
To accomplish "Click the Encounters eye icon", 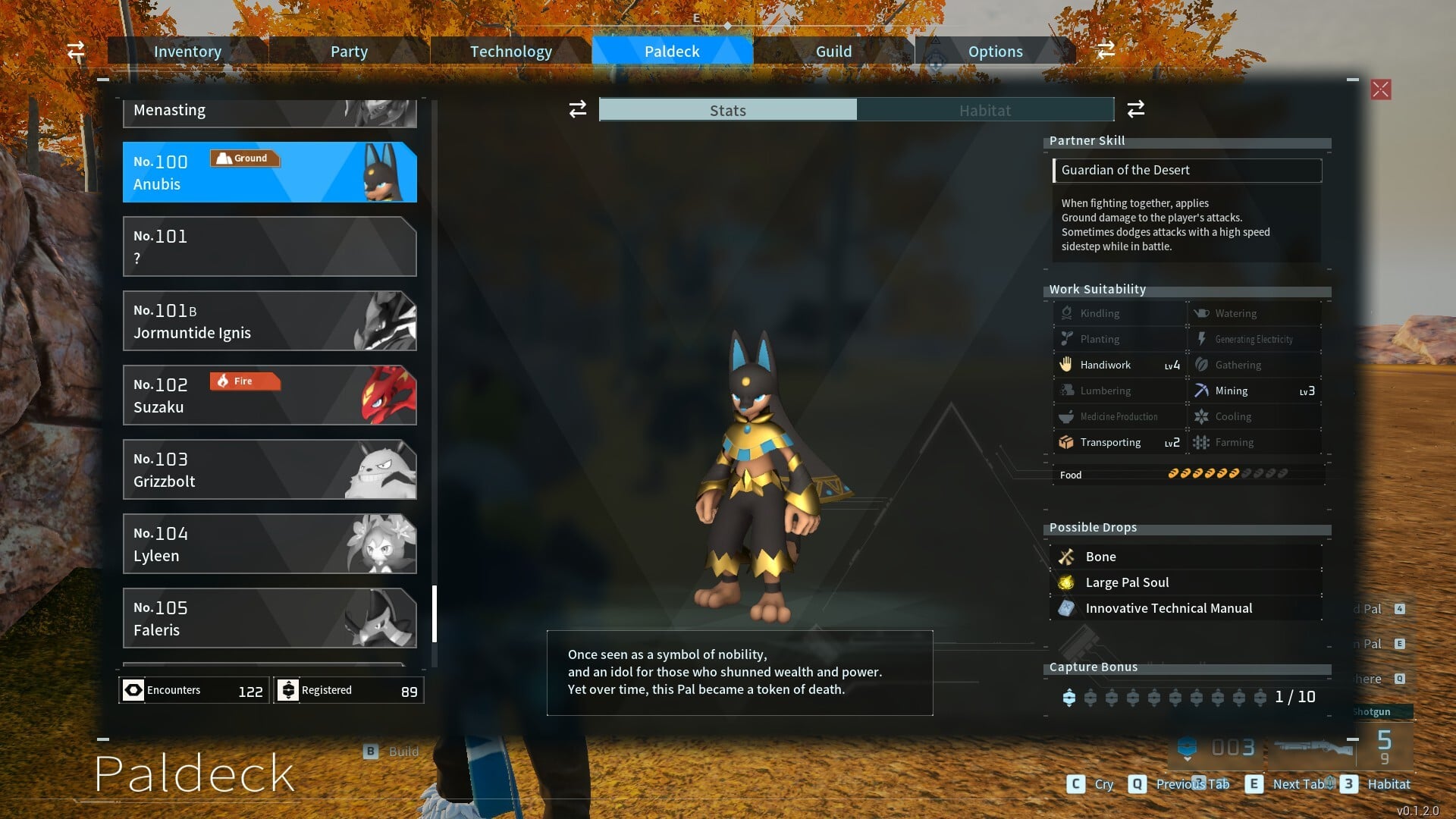I will coord(133,690).
